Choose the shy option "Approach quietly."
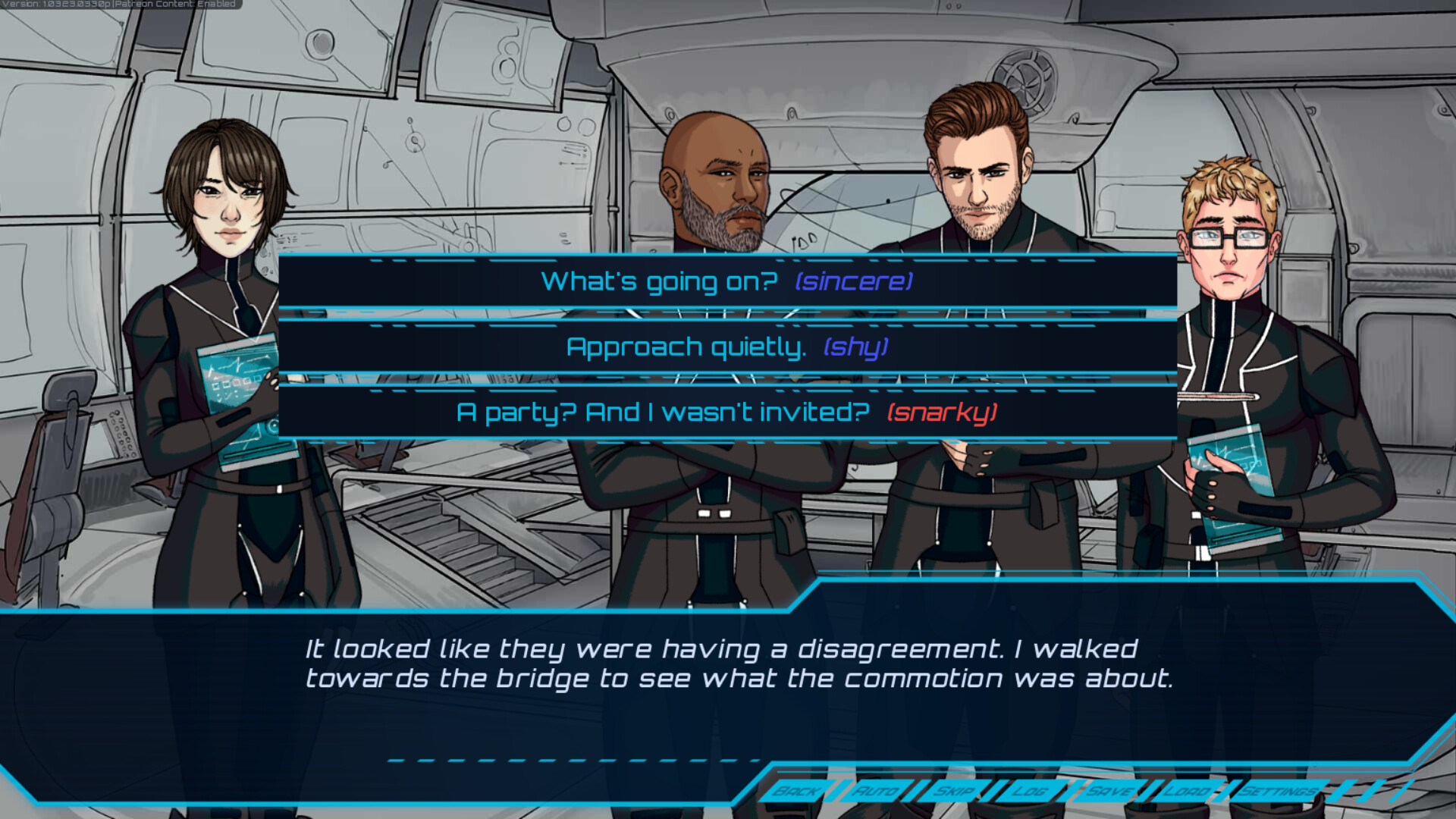This screenshot has width=1456, height=819. 726,347
